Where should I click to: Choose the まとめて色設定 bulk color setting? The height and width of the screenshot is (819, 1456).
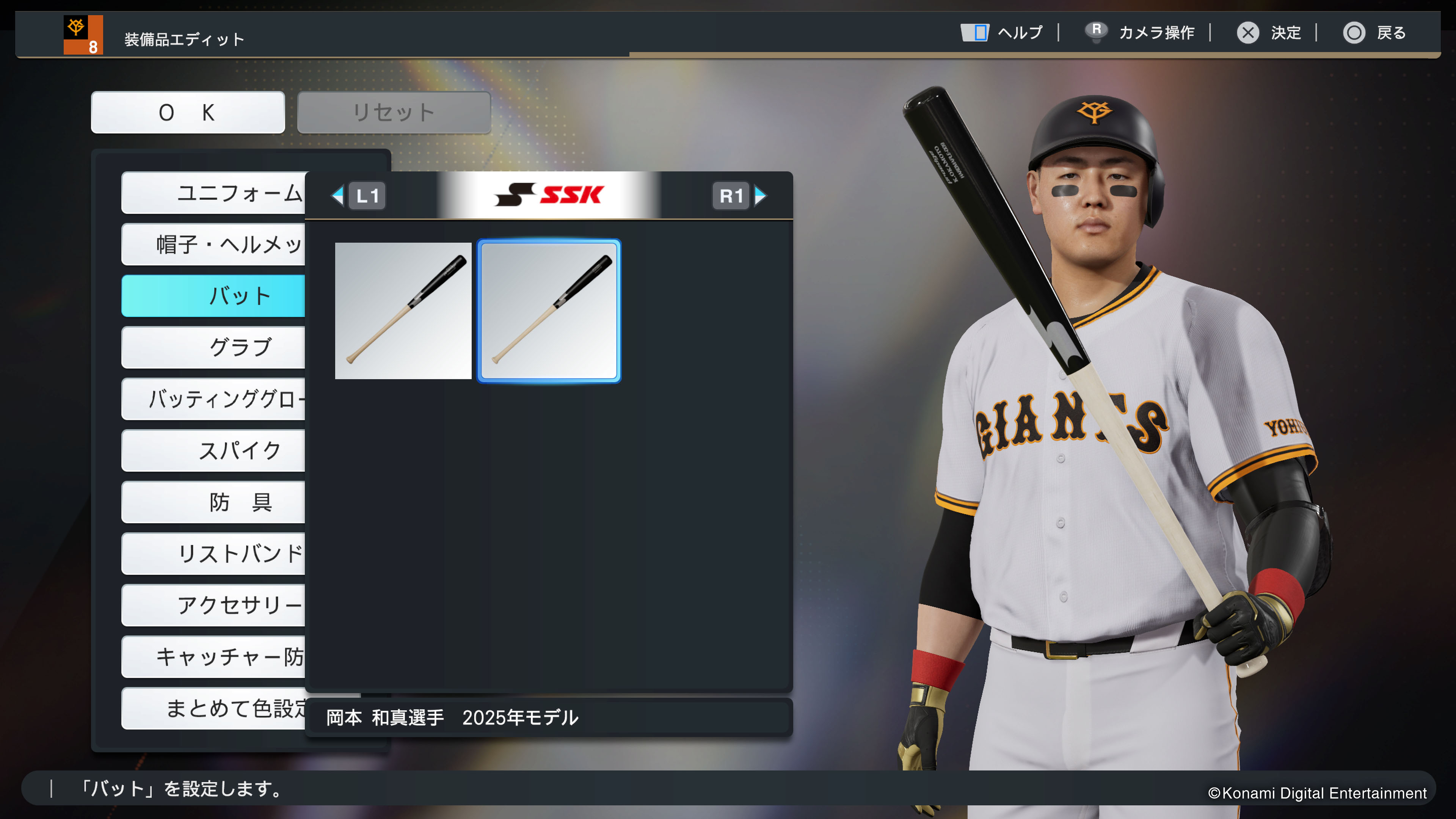[213, 708]
